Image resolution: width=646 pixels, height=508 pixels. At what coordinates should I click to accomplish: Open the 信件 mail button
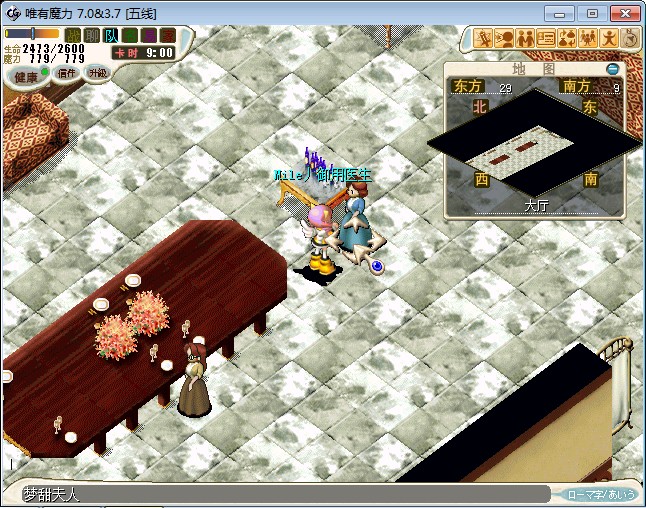[x=67, y=73]
